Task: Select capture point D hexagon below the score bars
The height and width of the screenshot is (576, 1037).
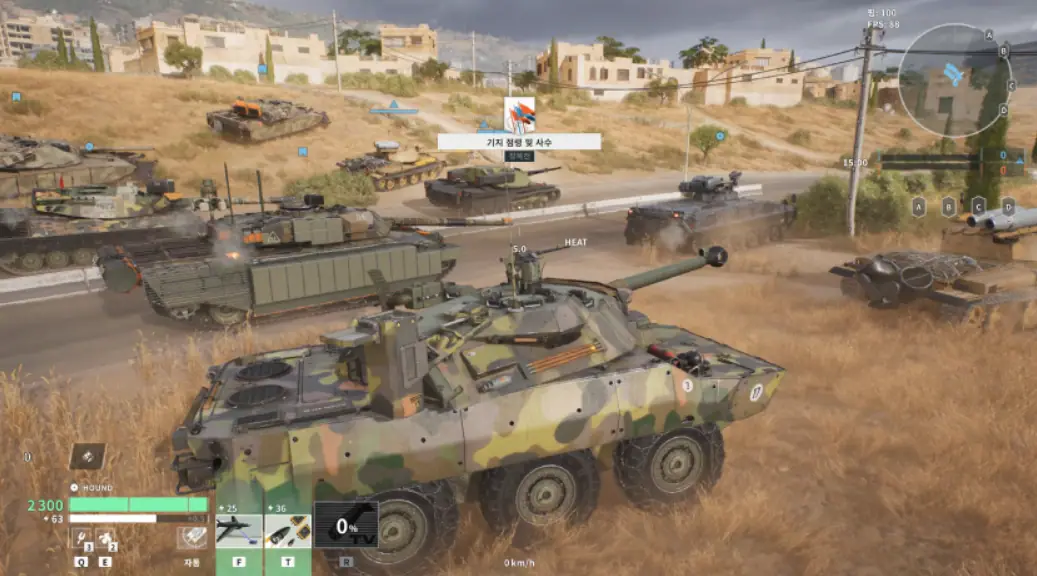Action: [x=1008, y=207]
